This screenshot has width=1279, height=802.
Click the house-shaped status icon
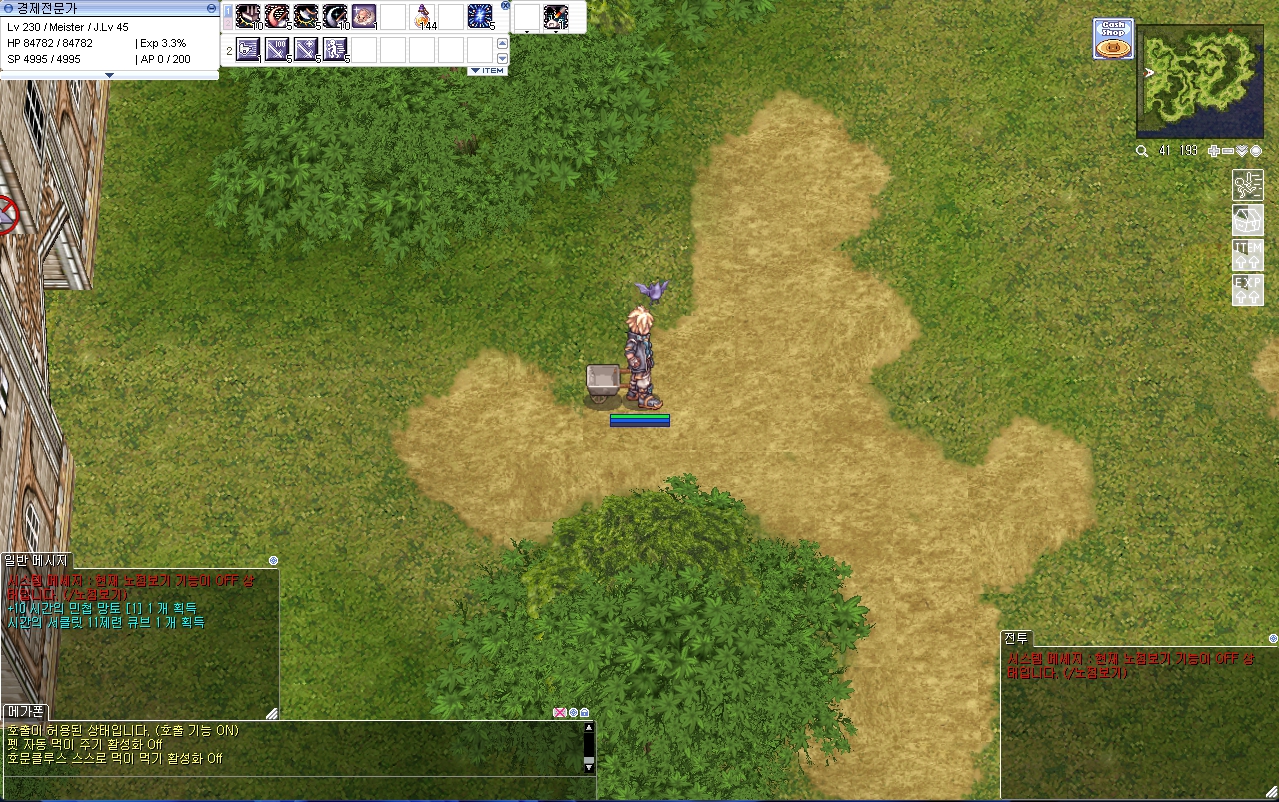point(1247,220)
